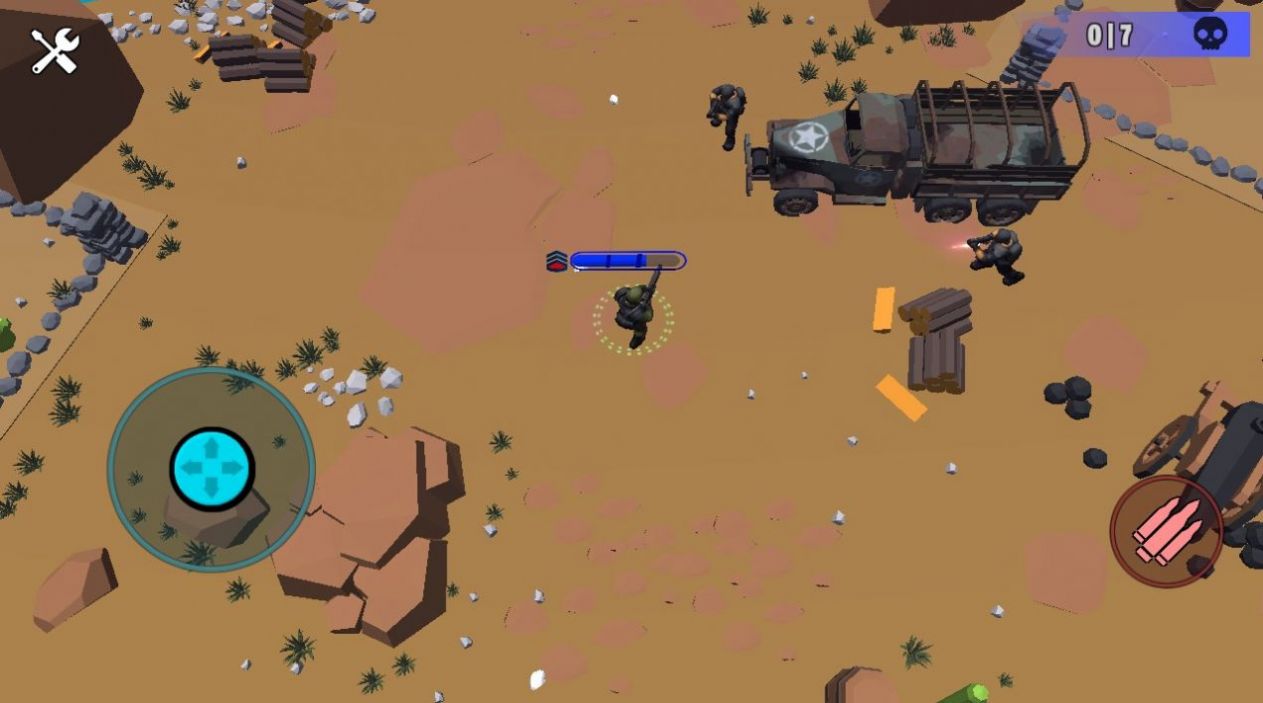The image size is (1263, 703).
Task: Open the wrench and screwdriver settings menu
Action: [55, 51]
